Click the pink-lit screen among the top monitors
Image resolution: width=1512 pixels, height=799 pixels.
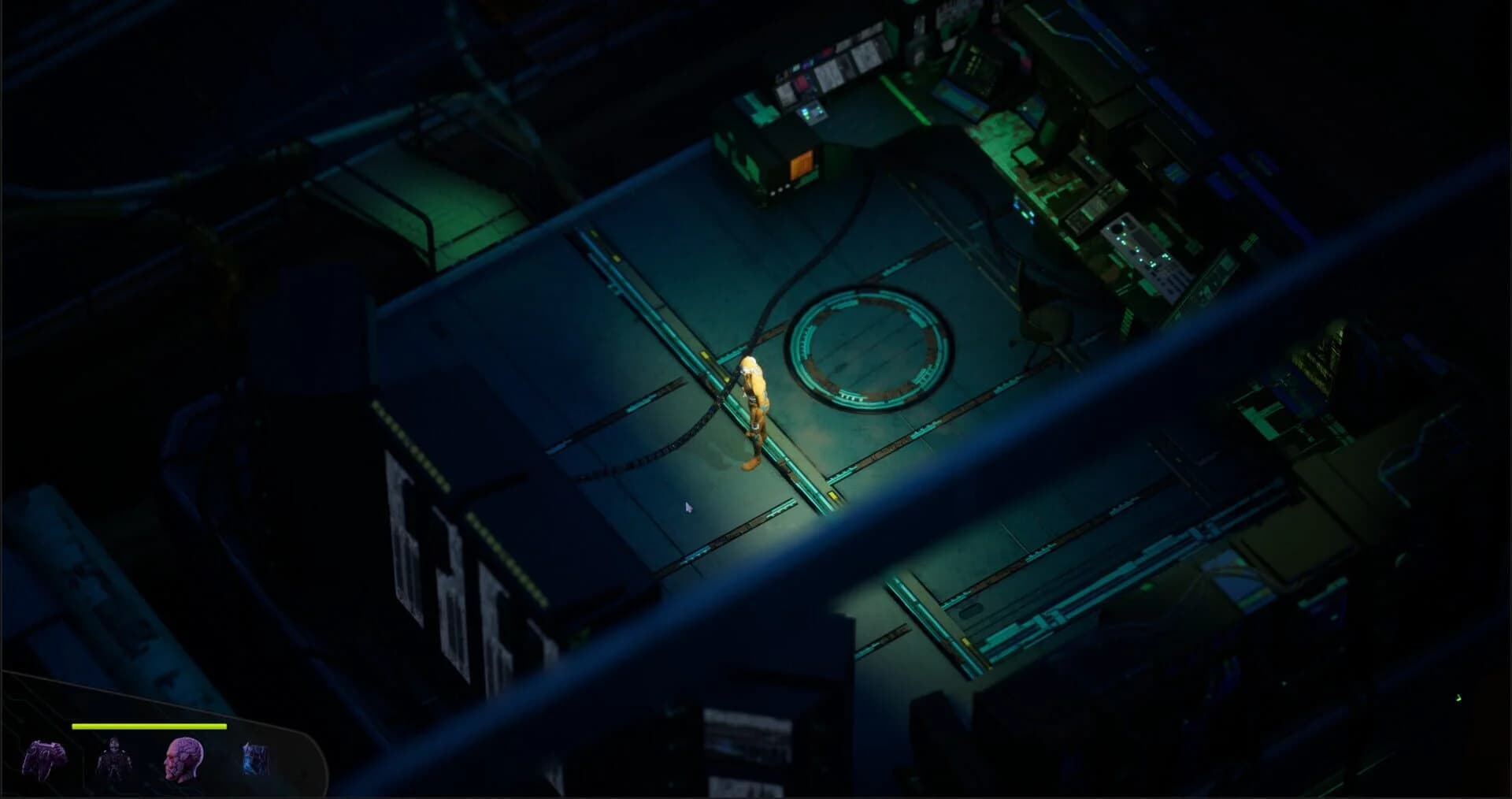tap(800, 84)
